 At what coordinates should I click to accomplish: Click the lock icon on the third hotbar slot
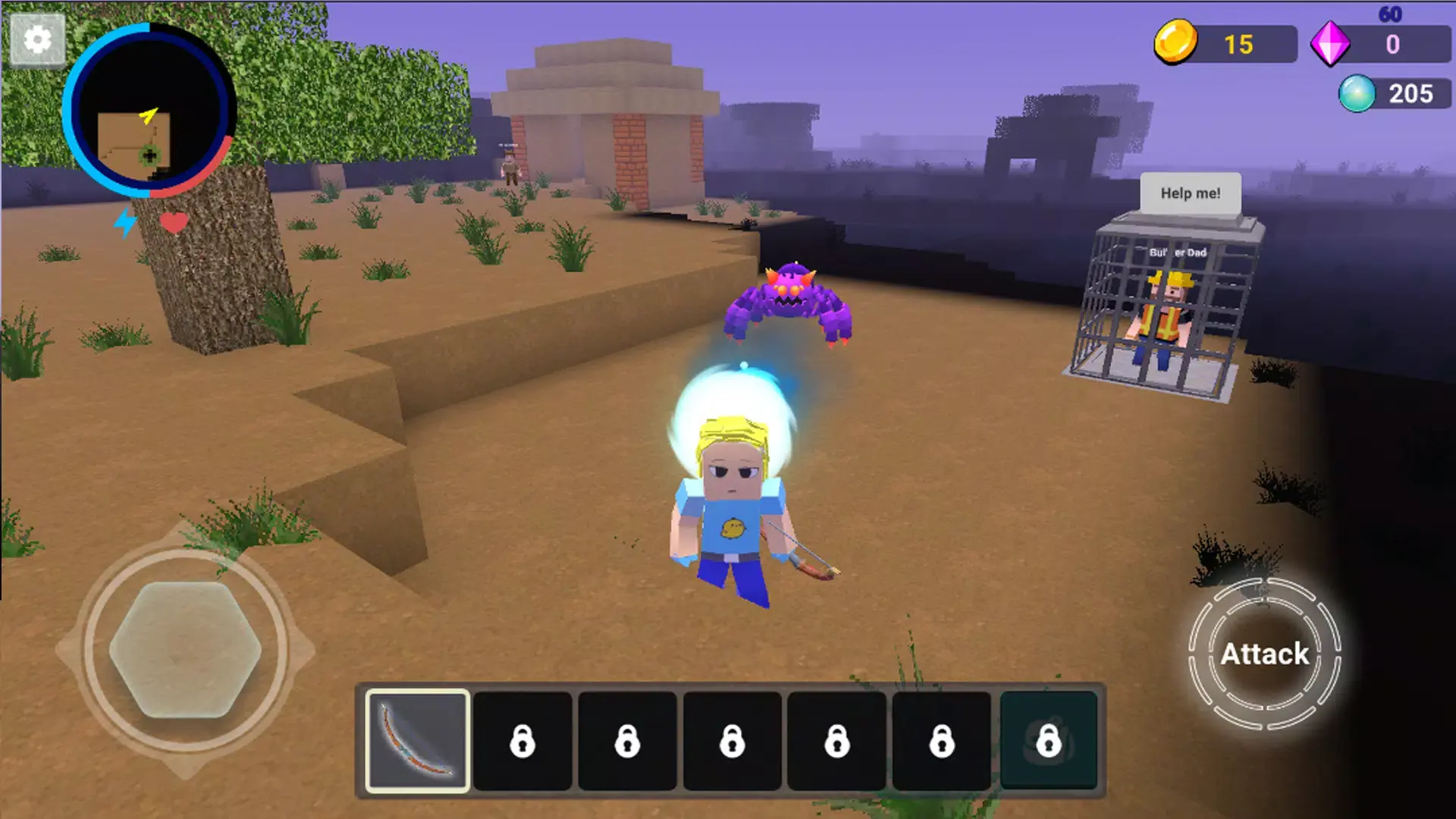tap(627, 741)
